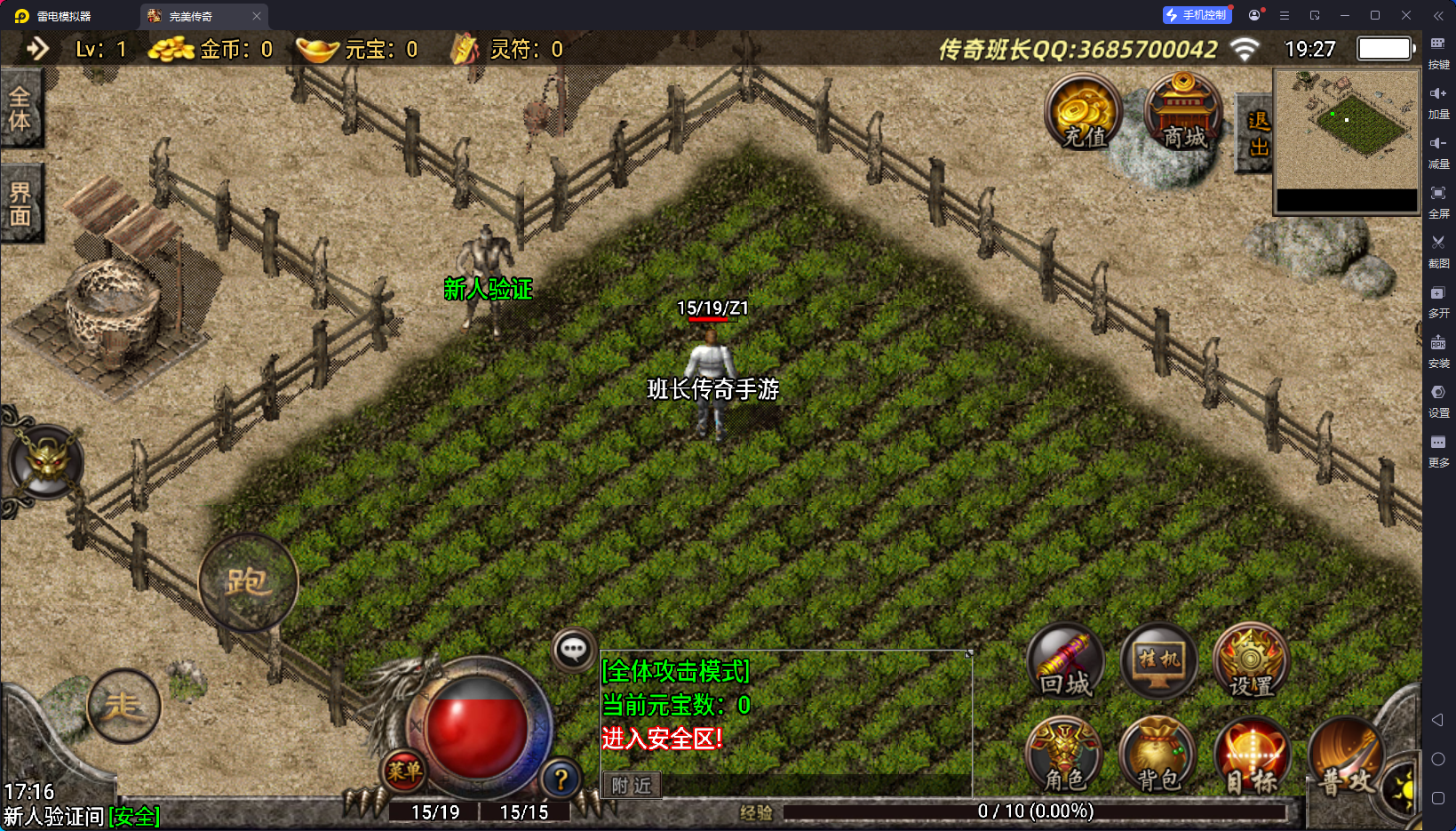Click the emulator's 截图 screenshot tool
The width and height of the screenshot is (1456, 831).
click(x=1438, y=251)
